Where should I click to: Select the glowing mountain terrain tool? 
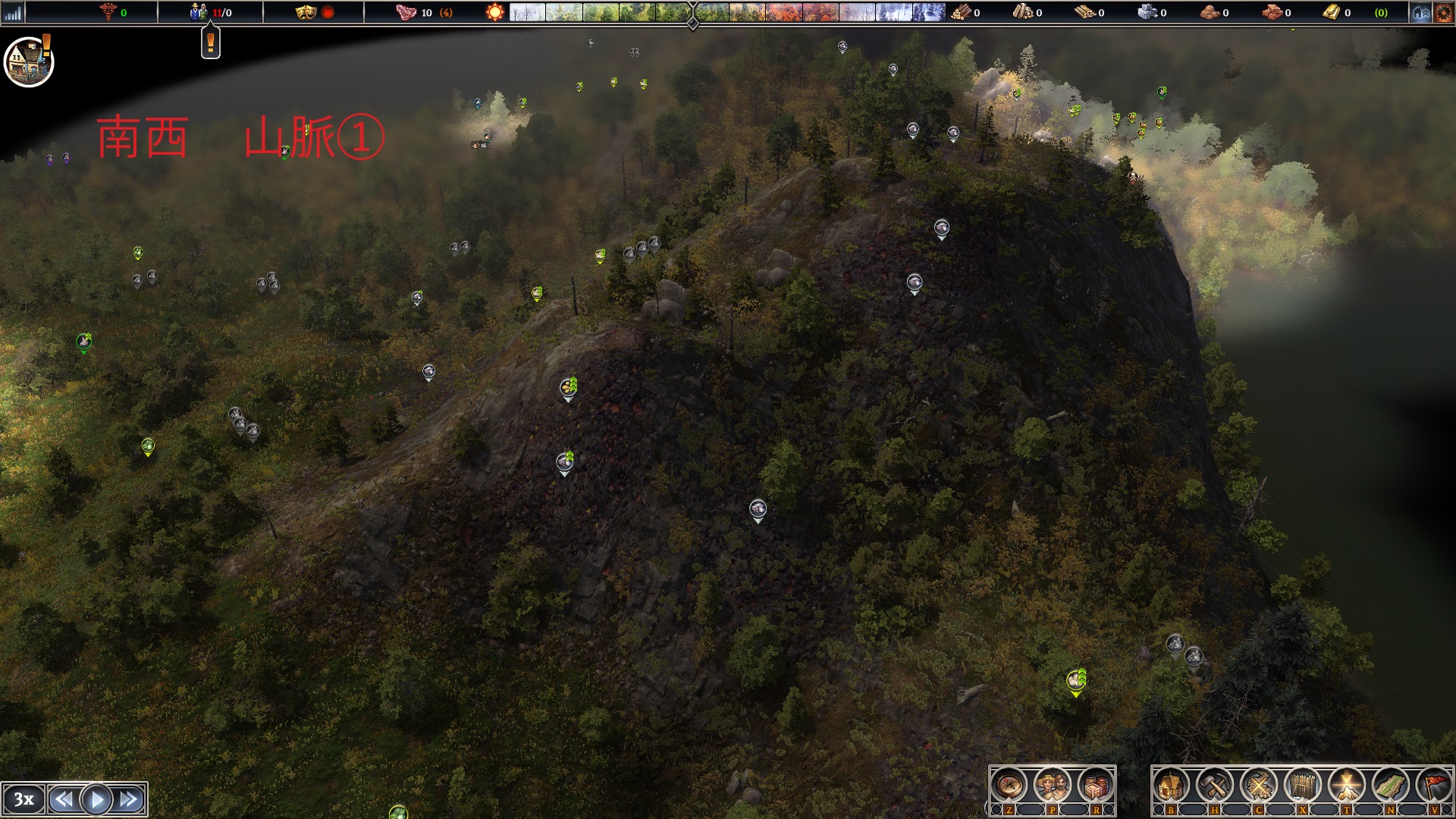coord(1346,785)
